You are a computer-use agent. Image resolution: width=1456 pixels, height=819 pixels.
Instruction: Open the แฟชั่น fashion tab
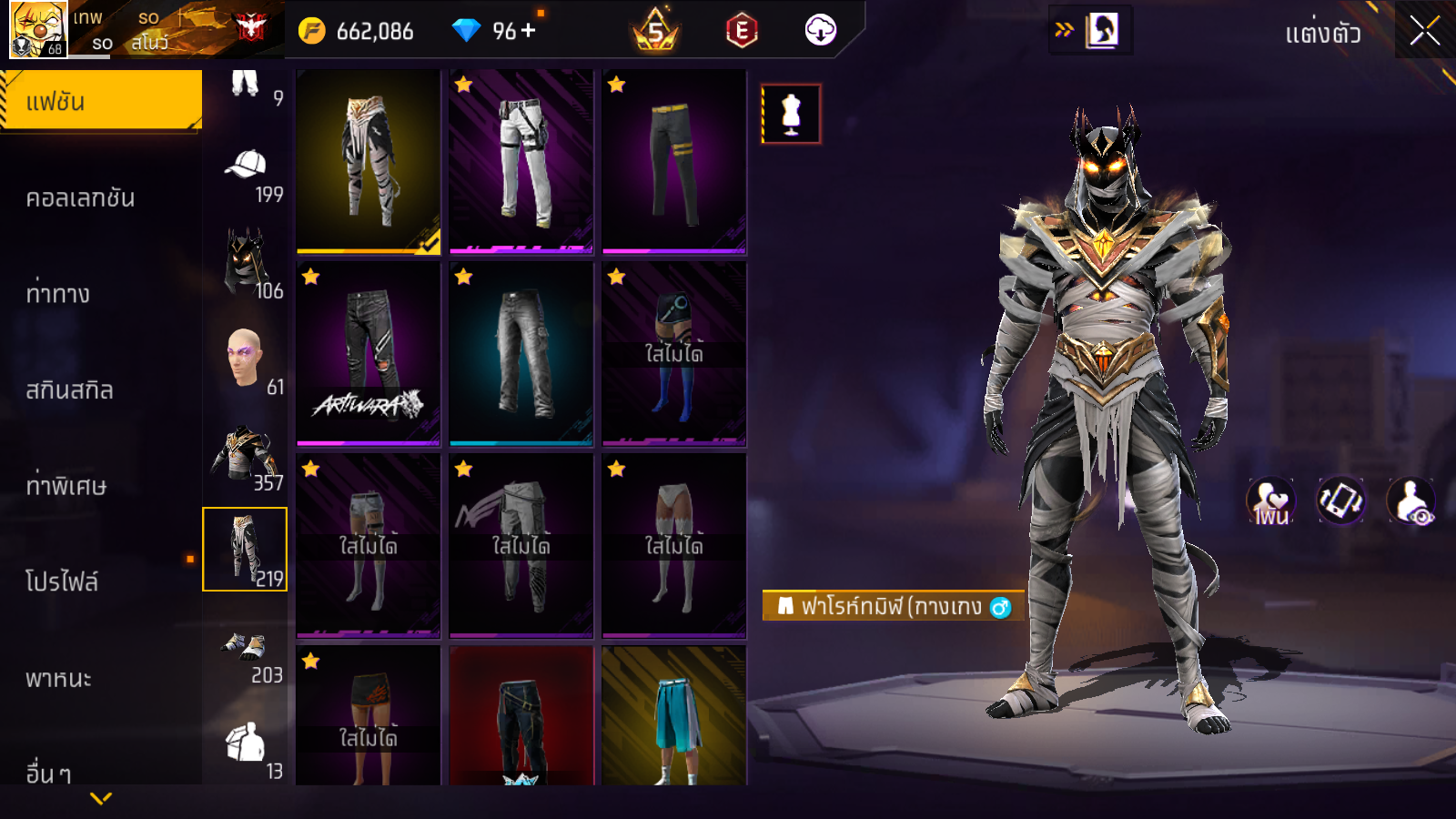pyautogui.click(x=100, y=101)
